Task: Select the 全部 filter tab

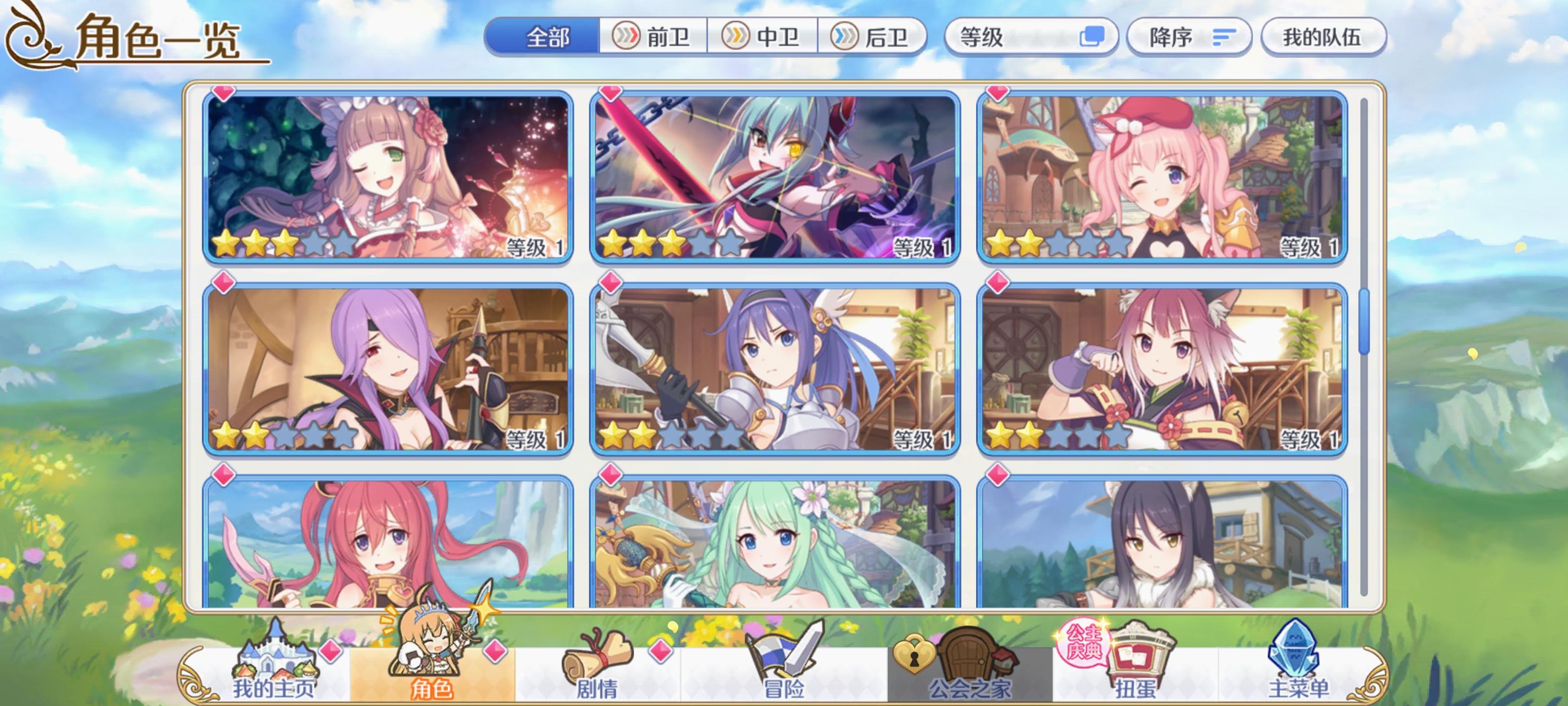Action: point(542,37)
